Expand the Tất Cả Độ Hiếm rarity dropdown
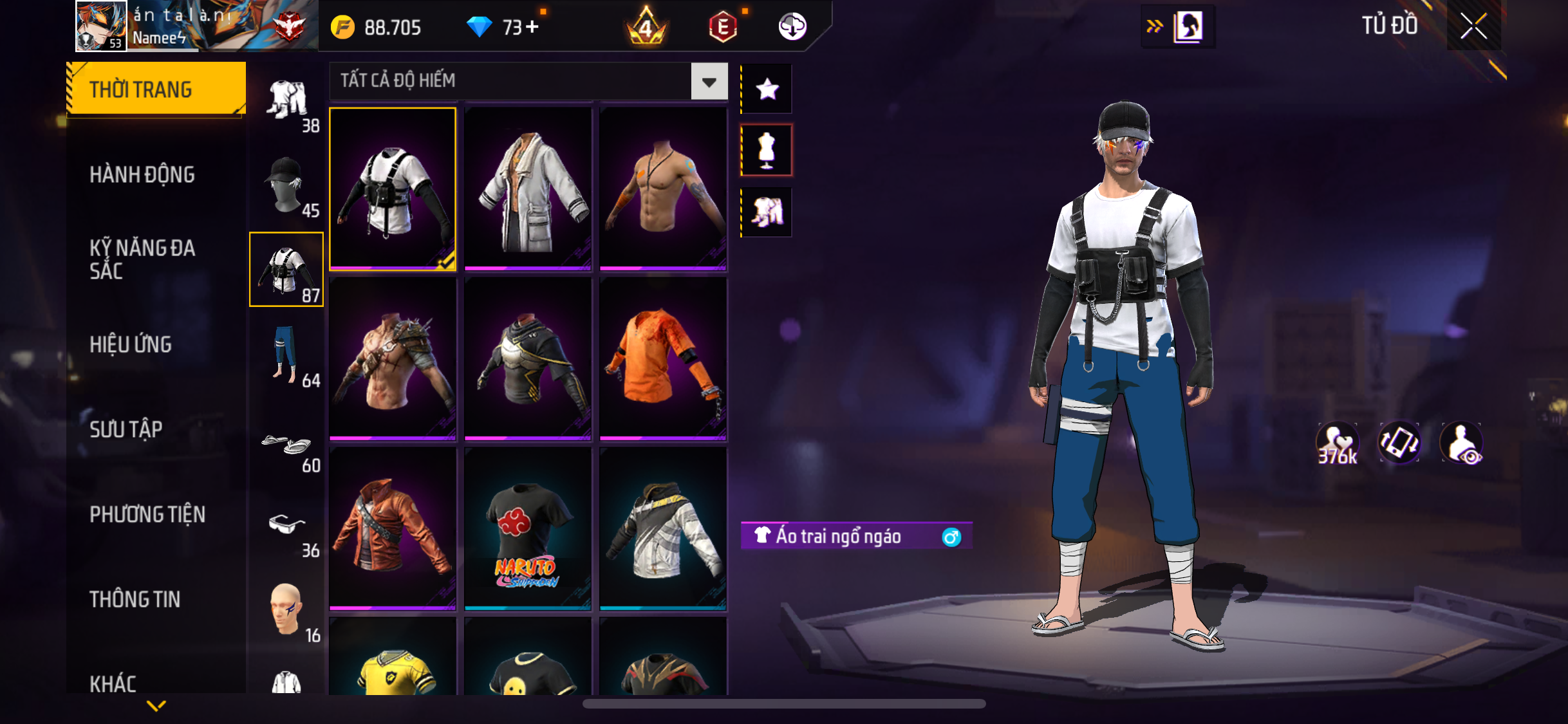 coord(709,82)
